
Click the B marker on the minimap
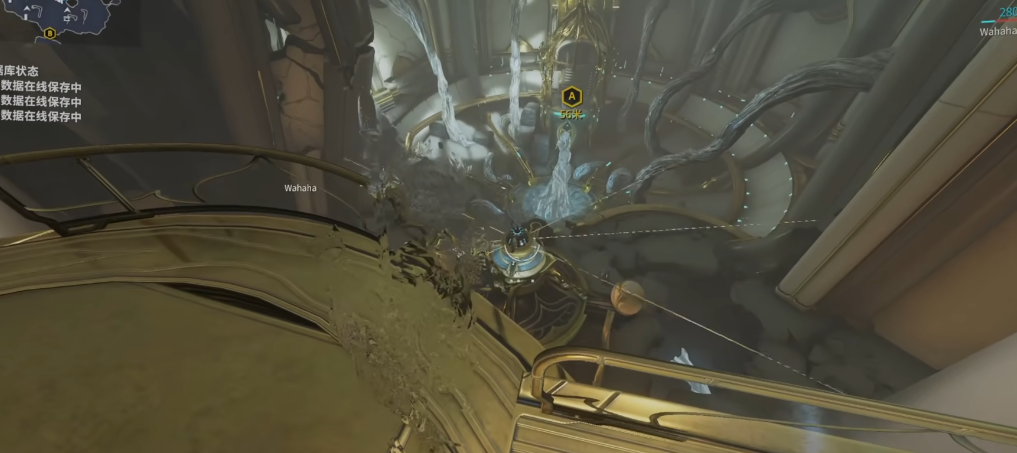[50, 32]
